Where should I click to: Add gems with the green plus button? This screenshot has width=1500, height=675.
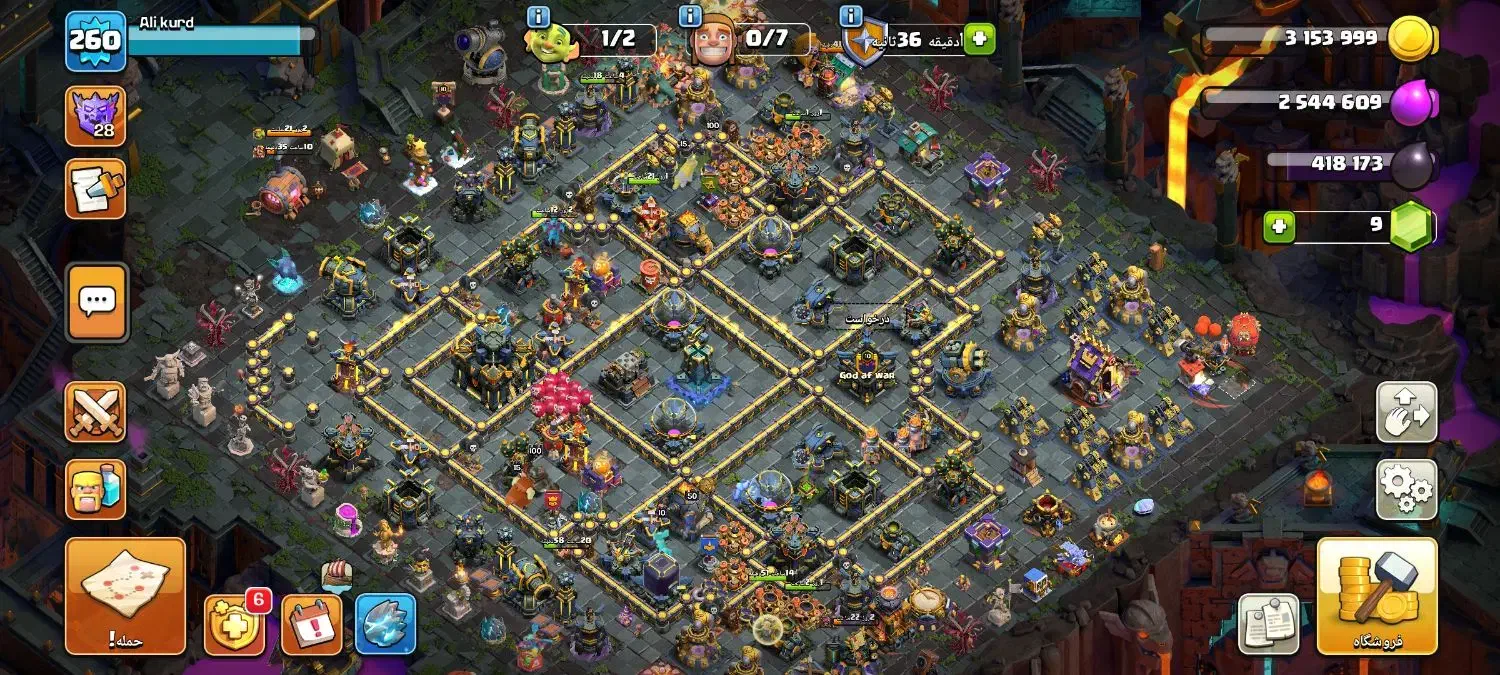(1278, 227)
